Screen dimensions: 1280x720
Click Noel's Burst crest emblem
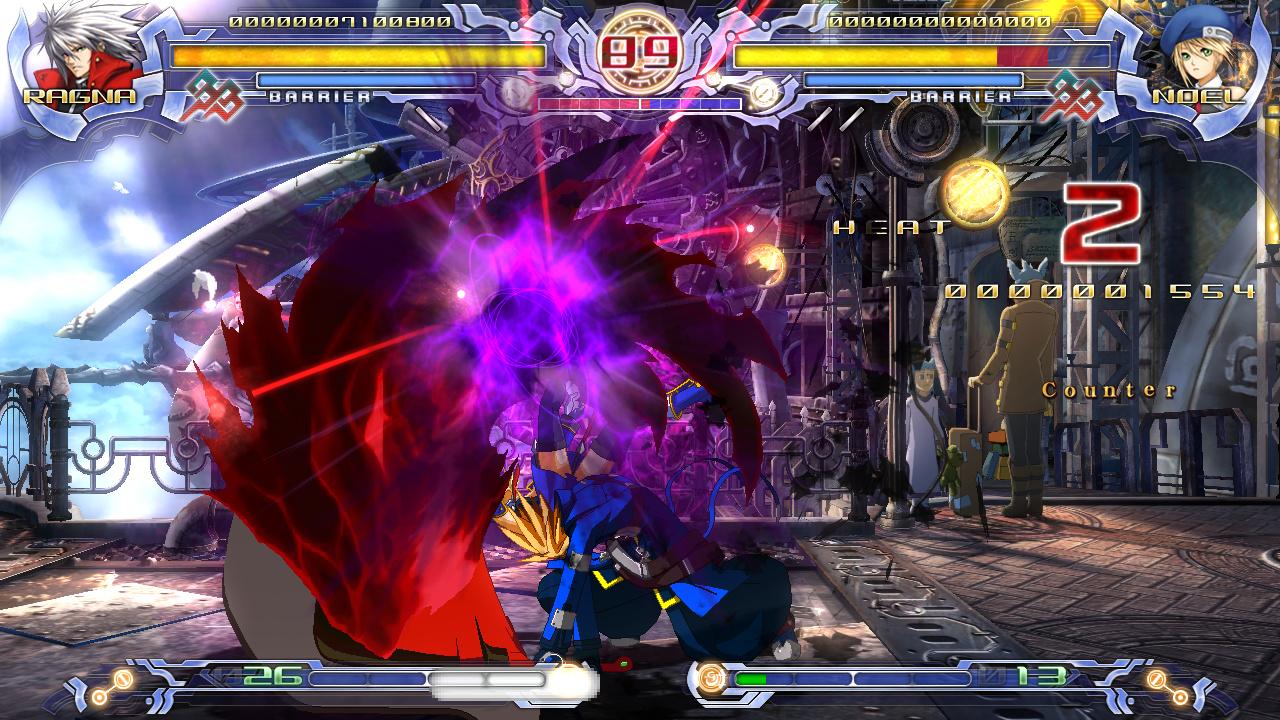point(1072,96)
